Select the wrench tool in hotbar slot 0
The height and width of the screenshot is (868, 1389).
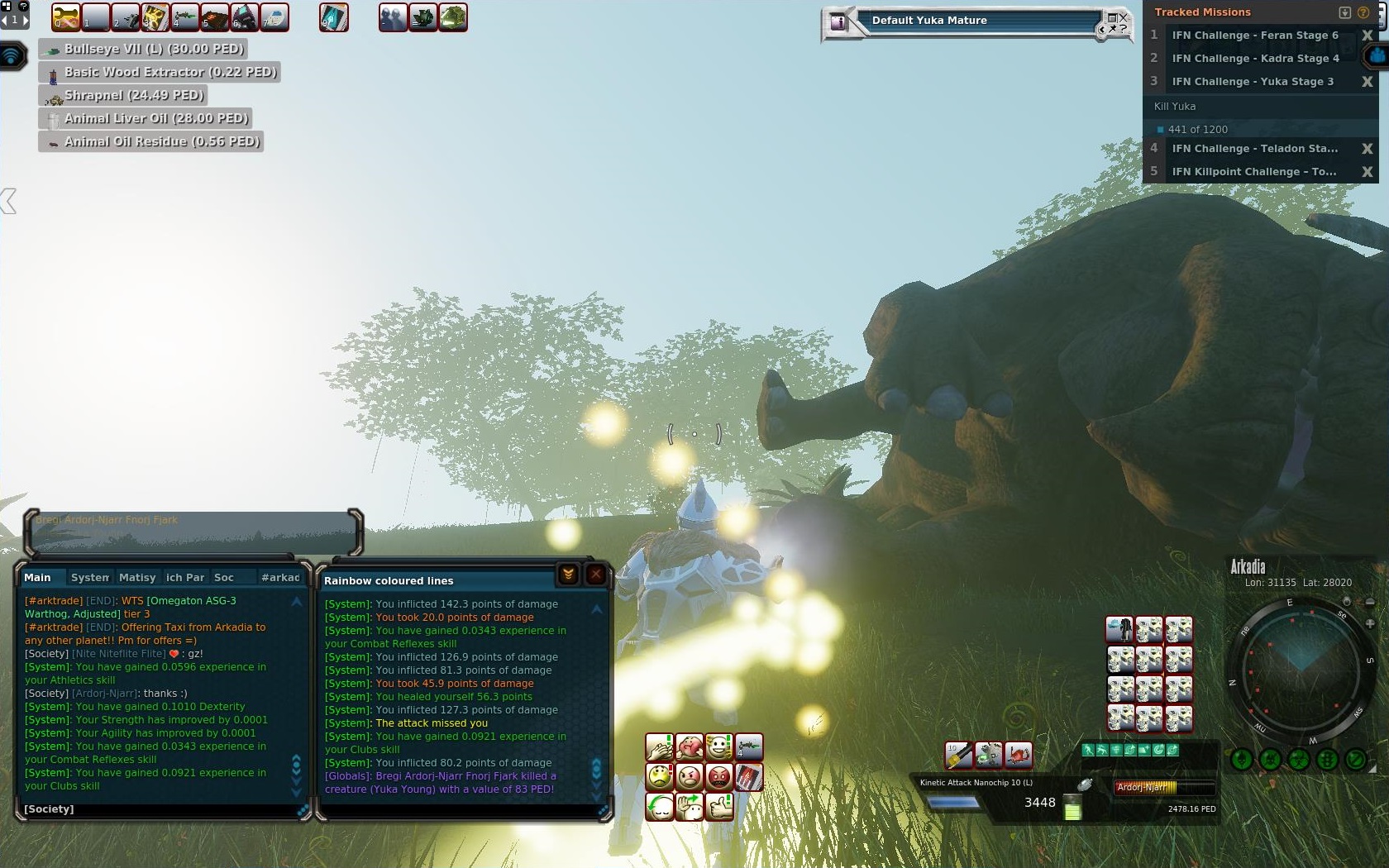point(65,17)
